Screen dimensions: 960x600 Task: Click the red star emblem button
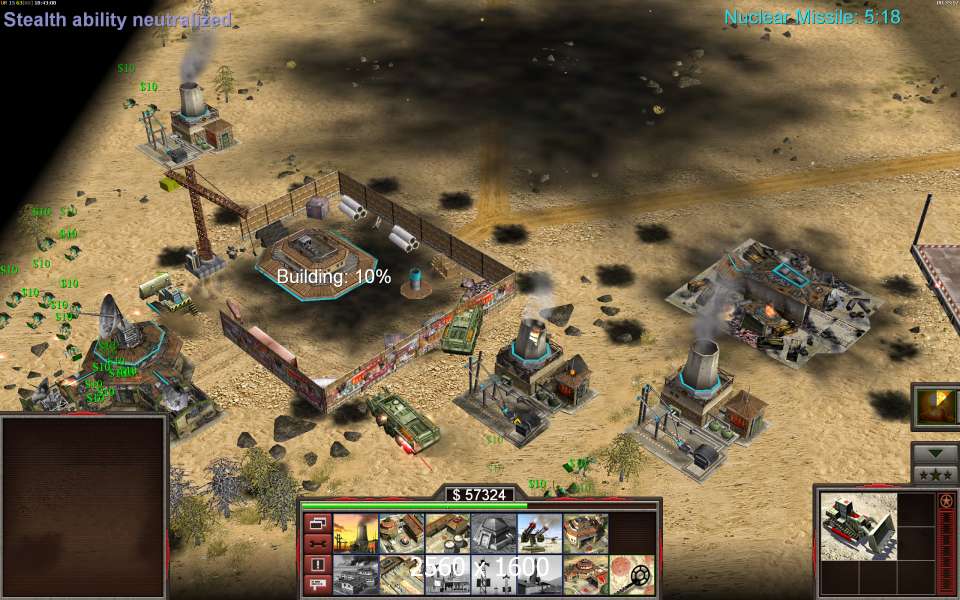click(947, 501)
